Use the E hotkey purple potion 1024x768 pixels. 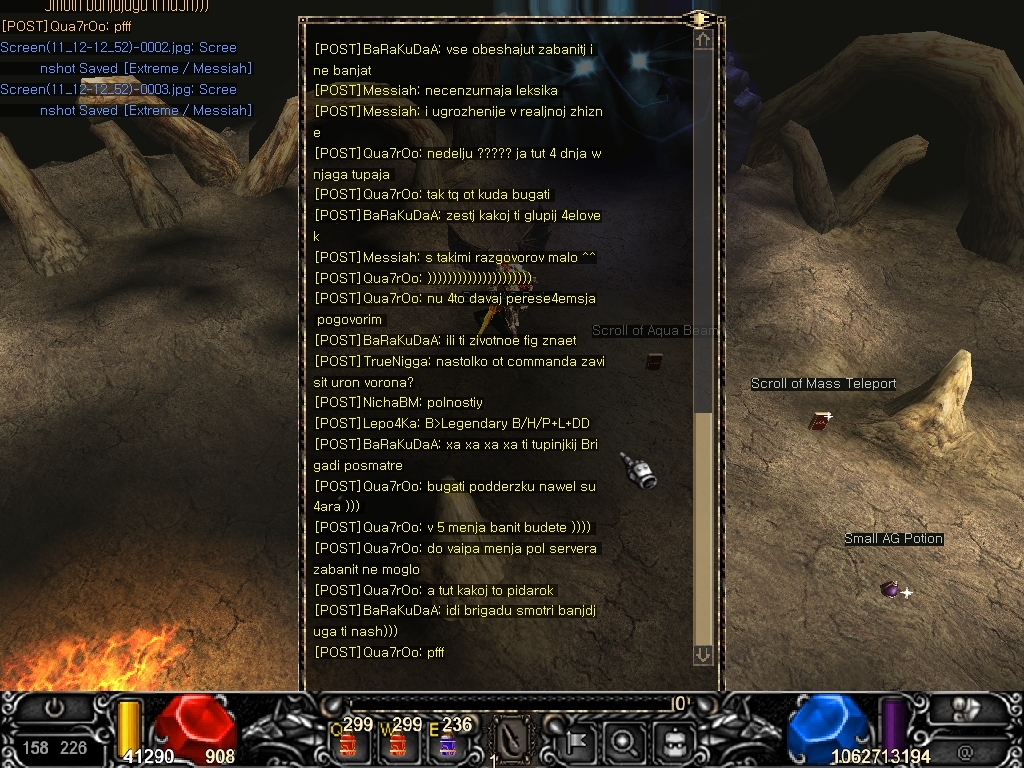pyautogui.click(x=448, y=743)
